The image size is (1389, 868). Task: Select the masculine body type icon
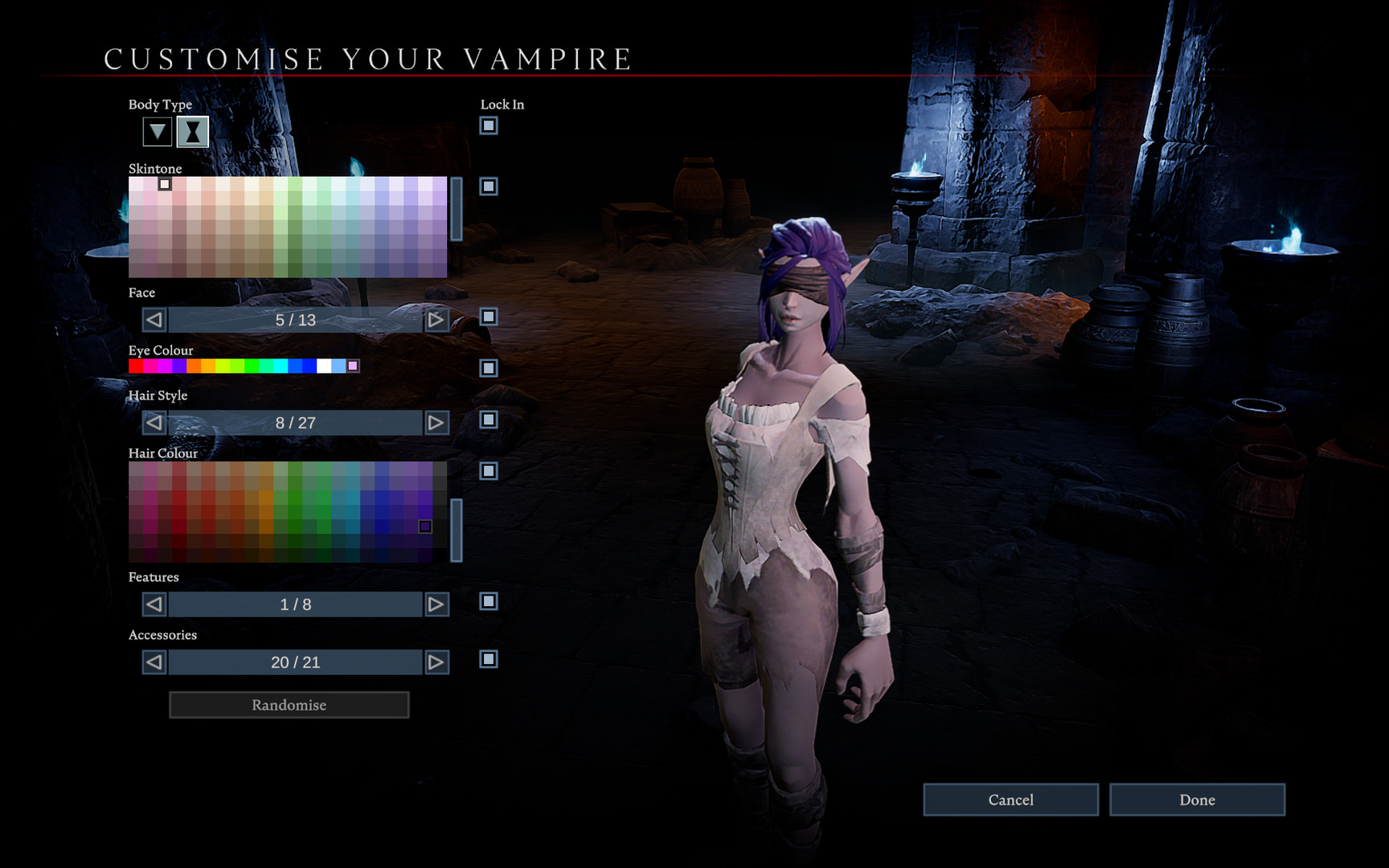tap(156, 131)
